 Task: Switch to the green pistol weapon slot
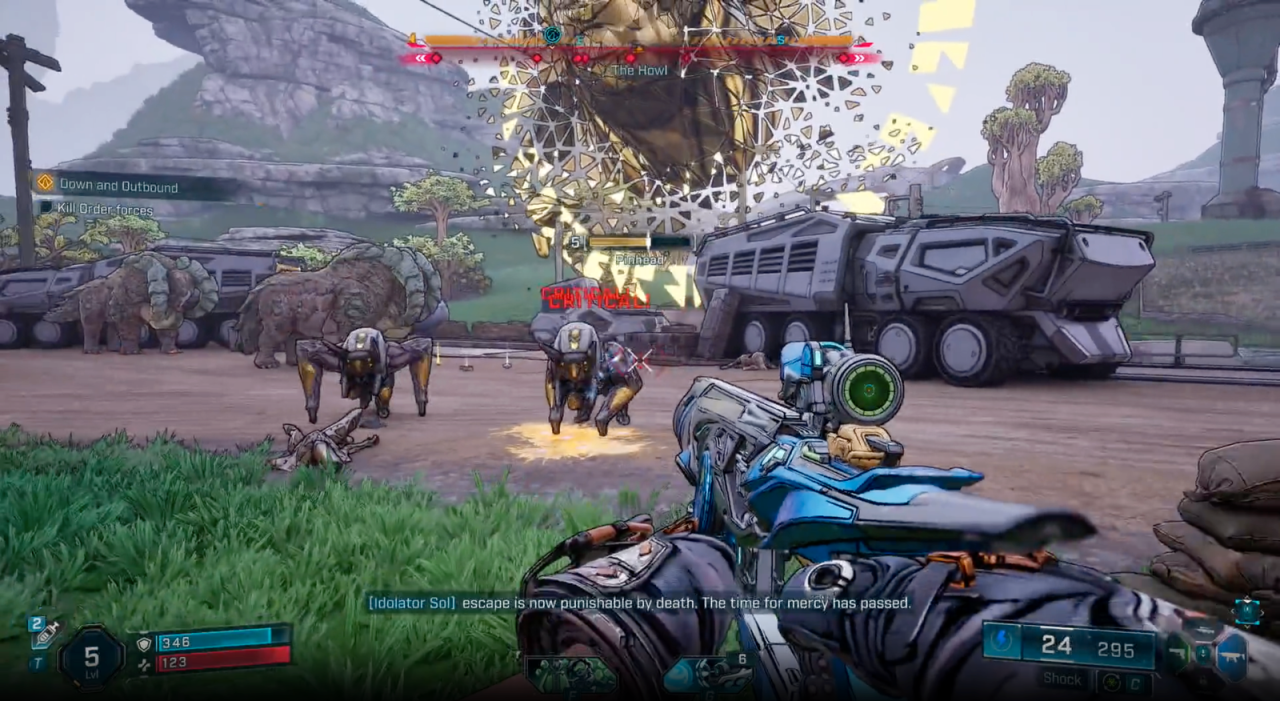point(1177,654)
